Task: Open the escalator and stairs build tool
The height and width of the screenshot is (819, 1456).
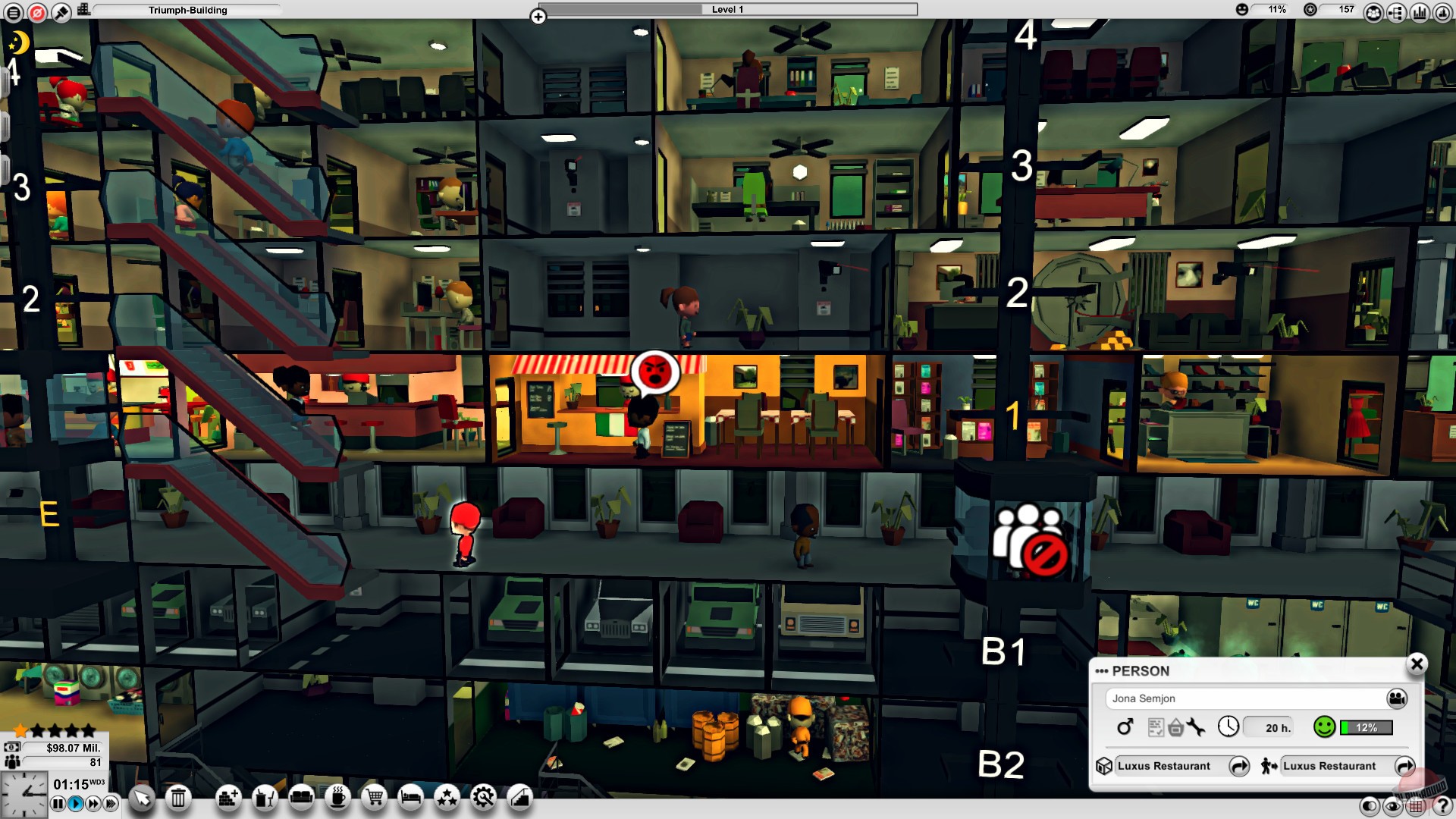Action: pos(520,798)
